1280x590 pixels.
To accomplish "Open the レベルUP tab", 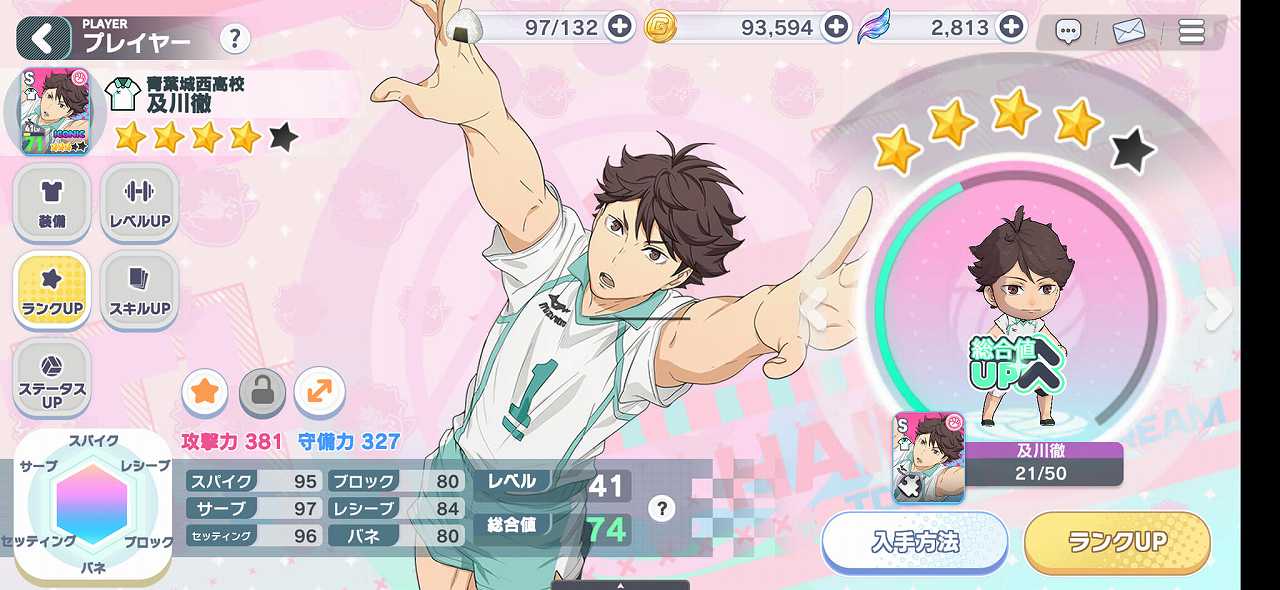I will coord(139,201).
